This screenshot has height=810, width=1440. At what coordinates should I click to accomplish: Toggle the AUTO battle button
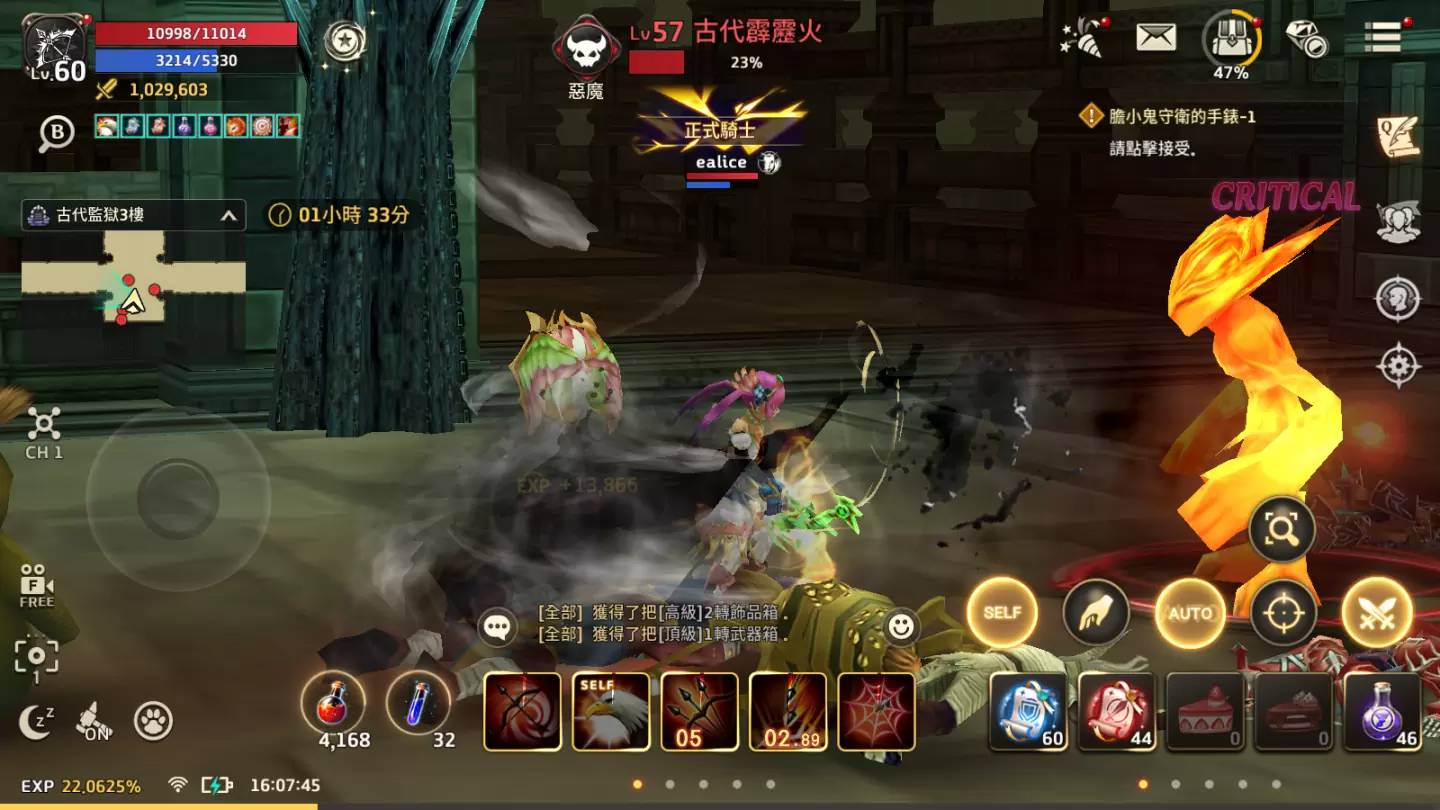tap(1190, 613)
